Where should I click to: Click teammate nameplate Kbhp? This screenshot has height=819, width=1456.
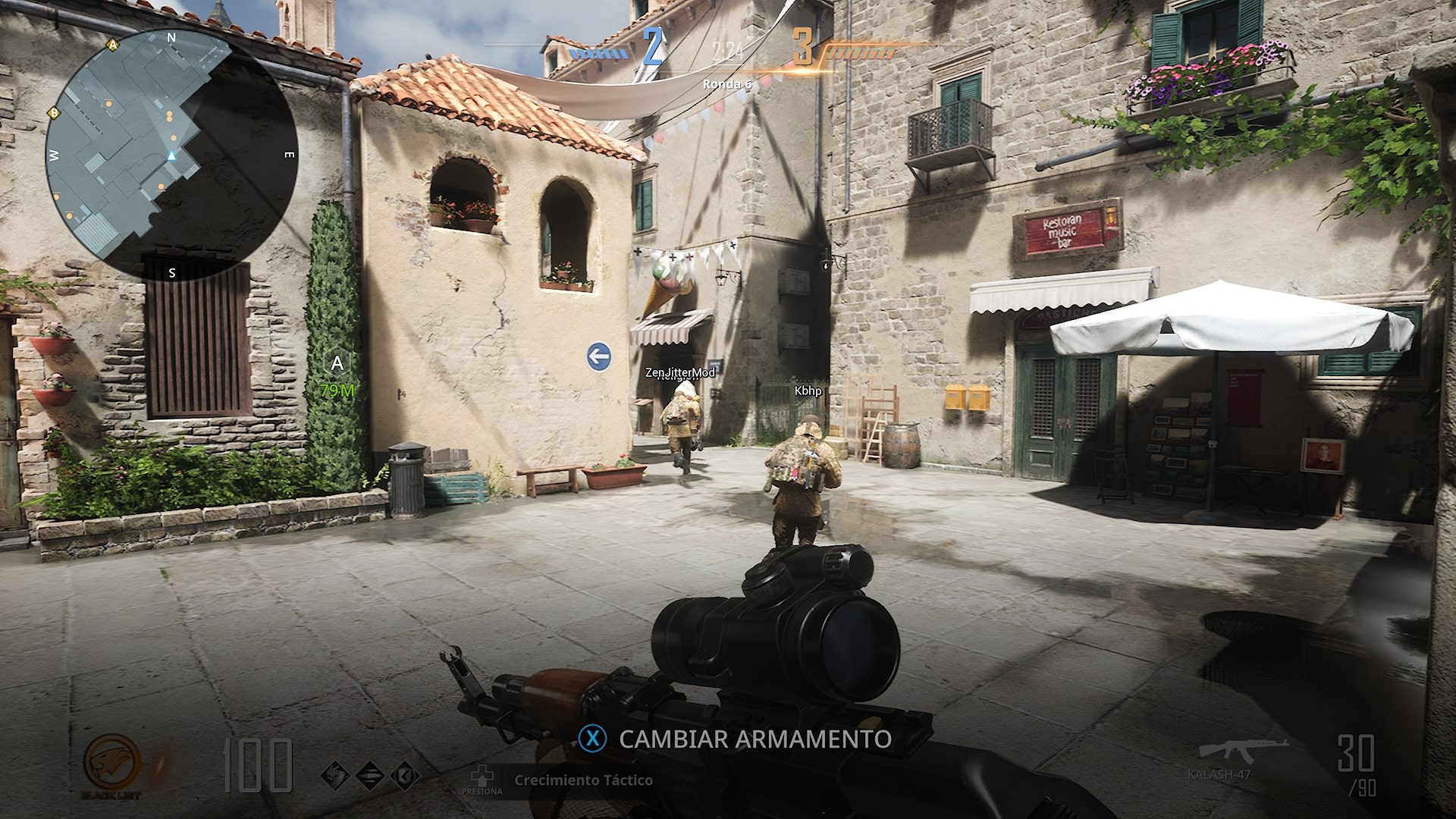(808, 391)
